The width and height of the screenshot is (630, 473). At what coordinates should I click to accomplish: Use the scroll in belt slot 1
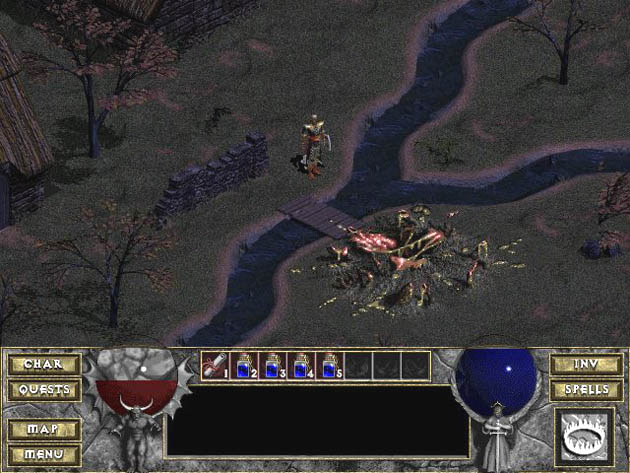coord(214,366)
